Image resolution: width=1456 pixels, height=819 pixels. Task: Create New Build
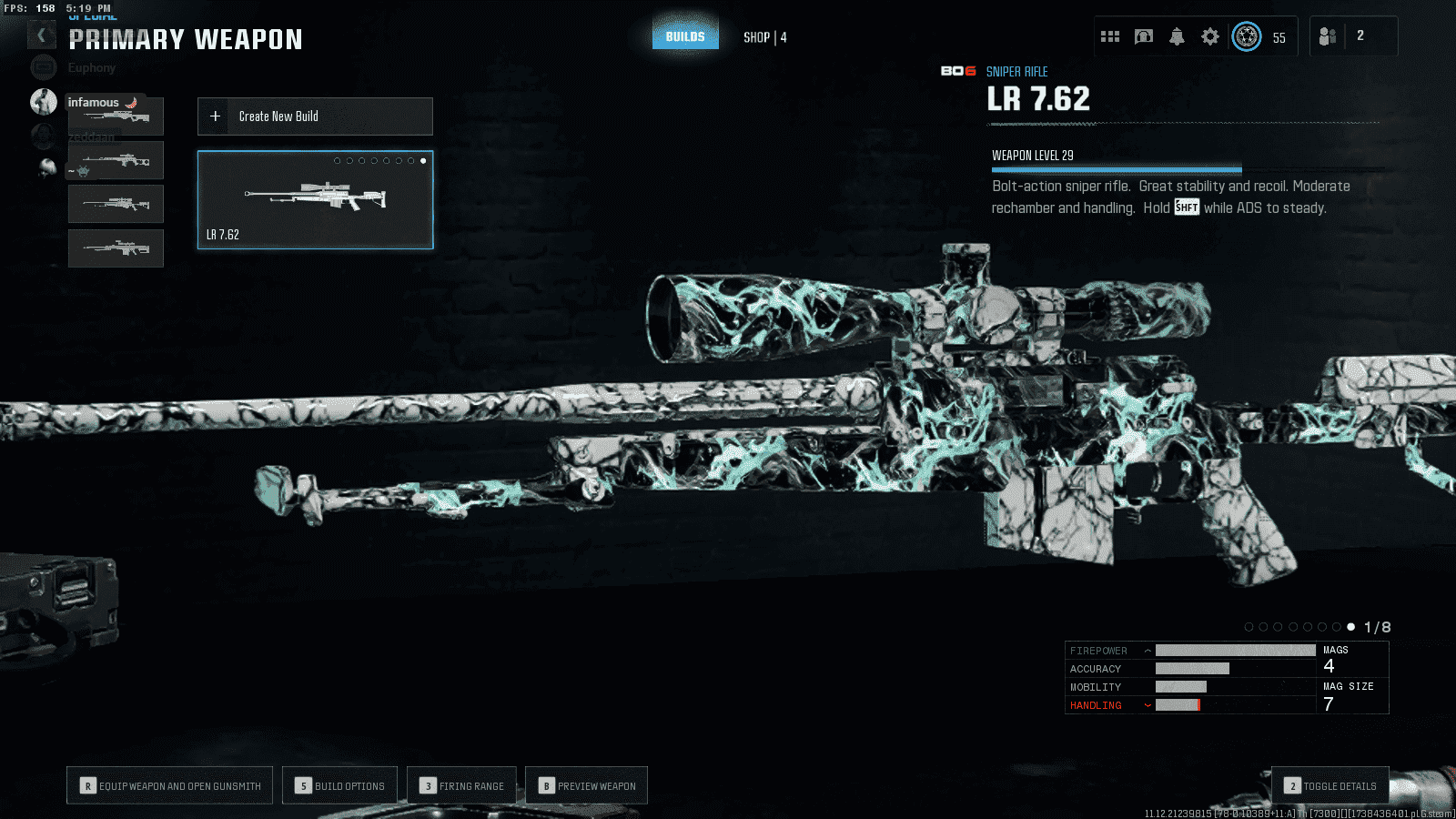(315, 116)
